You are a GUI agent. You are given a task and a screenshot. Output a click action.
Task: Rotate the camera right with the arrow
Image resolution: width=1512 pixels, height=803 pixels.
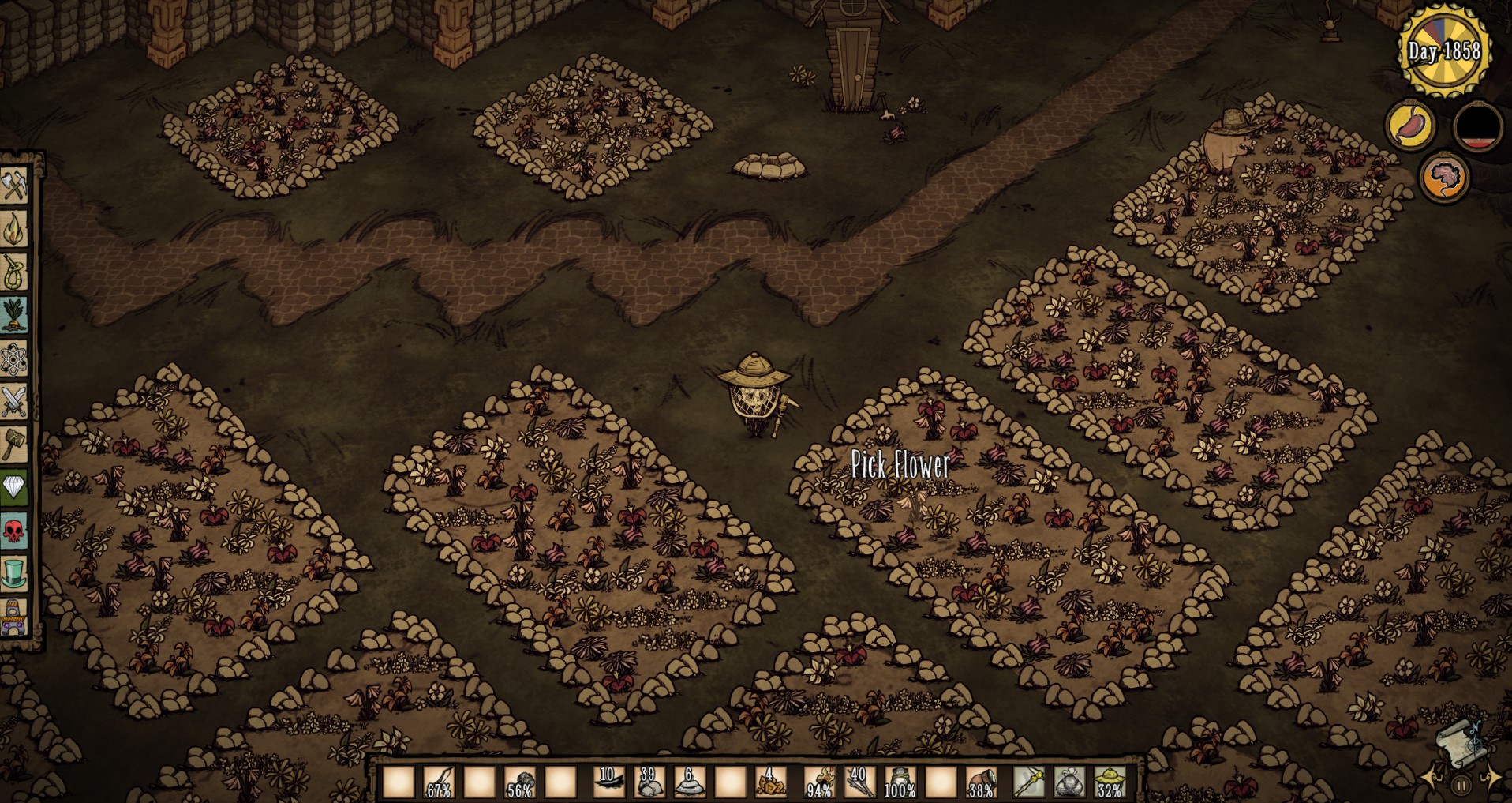click(1491, 779)
